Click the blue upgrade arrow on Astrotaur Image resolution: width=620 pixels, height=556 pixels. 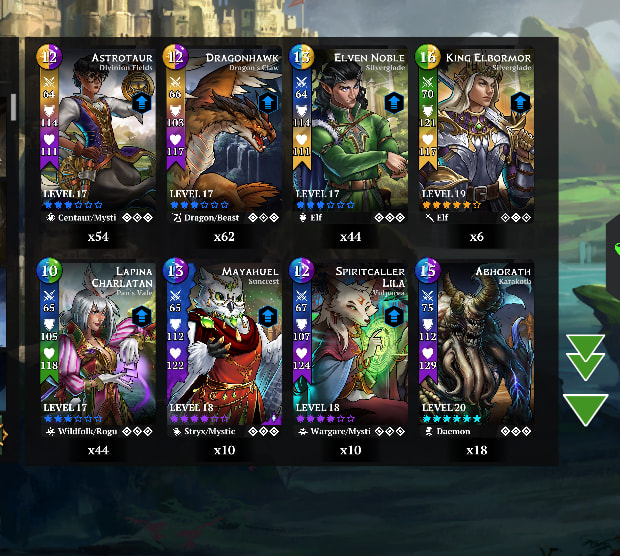click(x=142, y=103)
